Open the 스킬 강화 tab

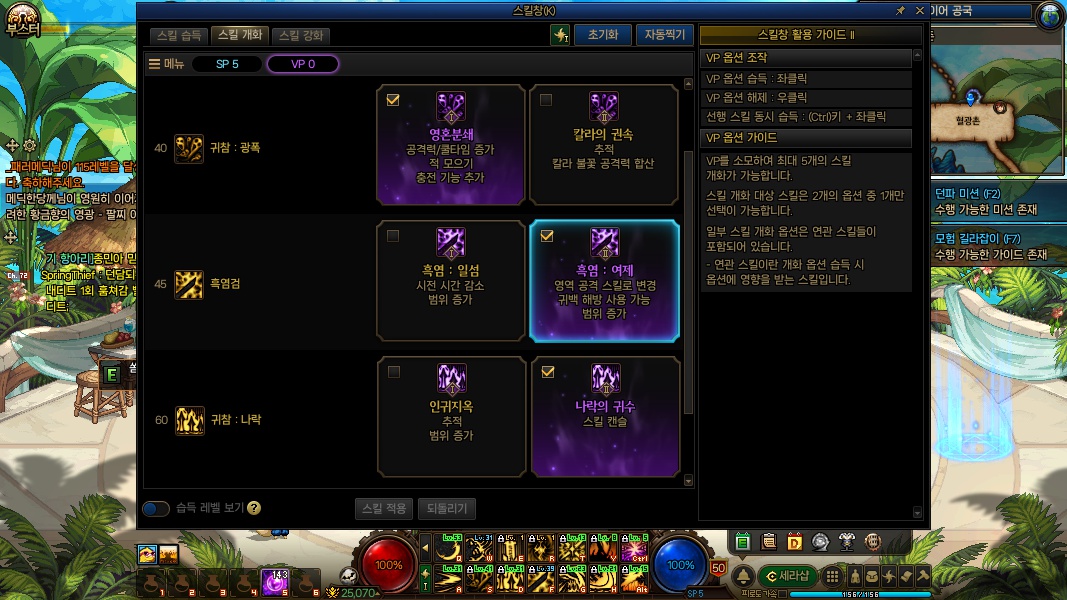[x=301, y=35]
